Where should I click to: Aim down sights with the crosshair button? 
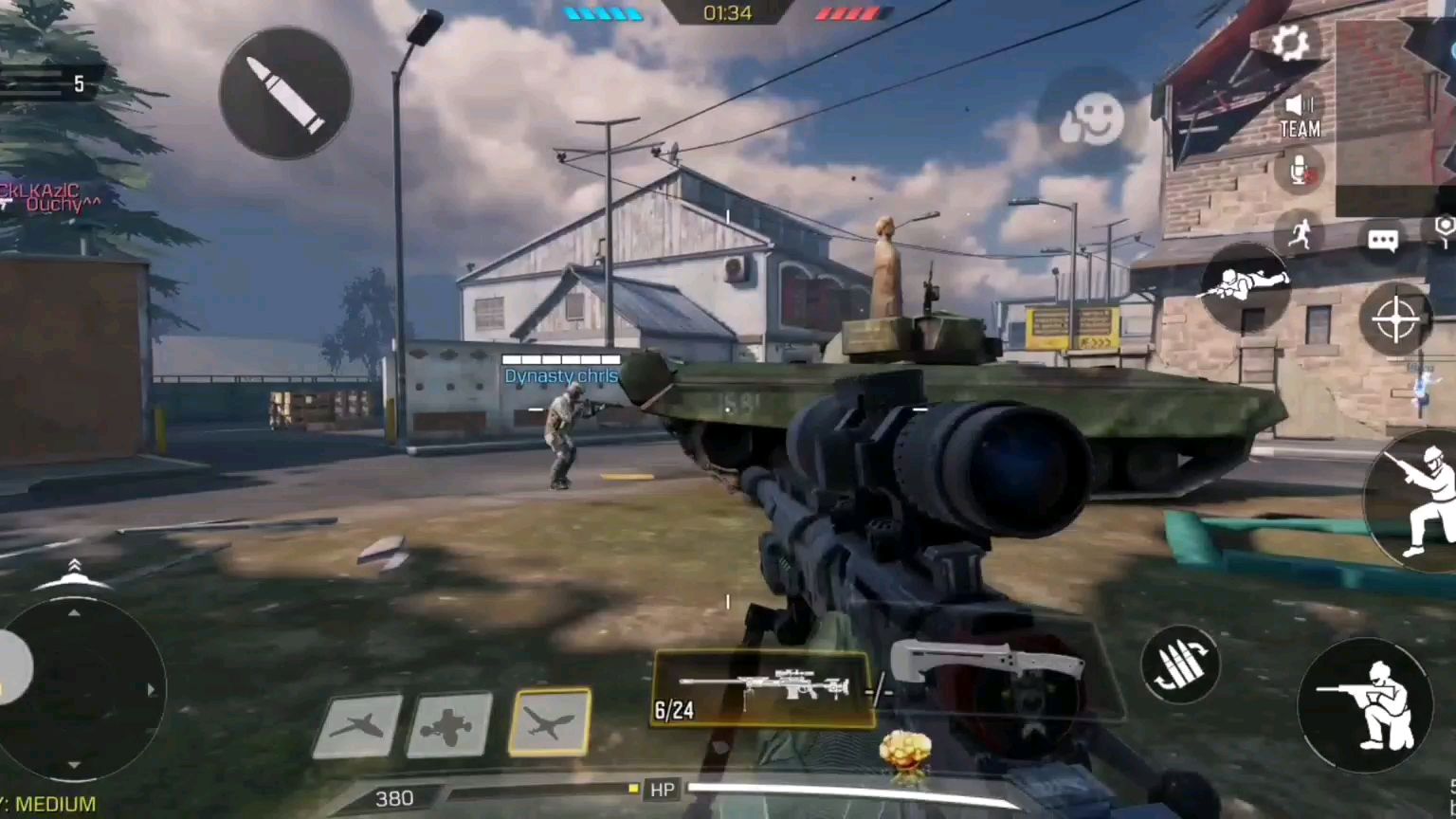[1395, 318]
